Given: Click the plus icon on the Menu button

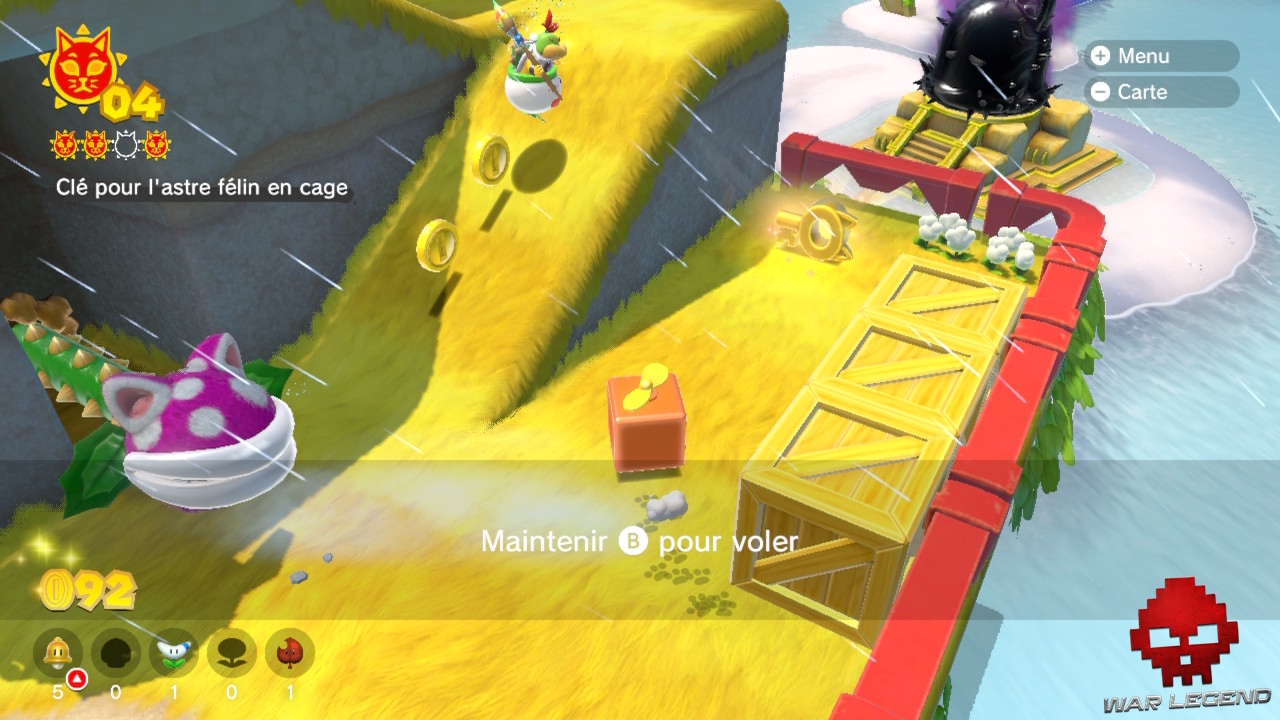Looking at the screenshot, I should pos(1103,56).
